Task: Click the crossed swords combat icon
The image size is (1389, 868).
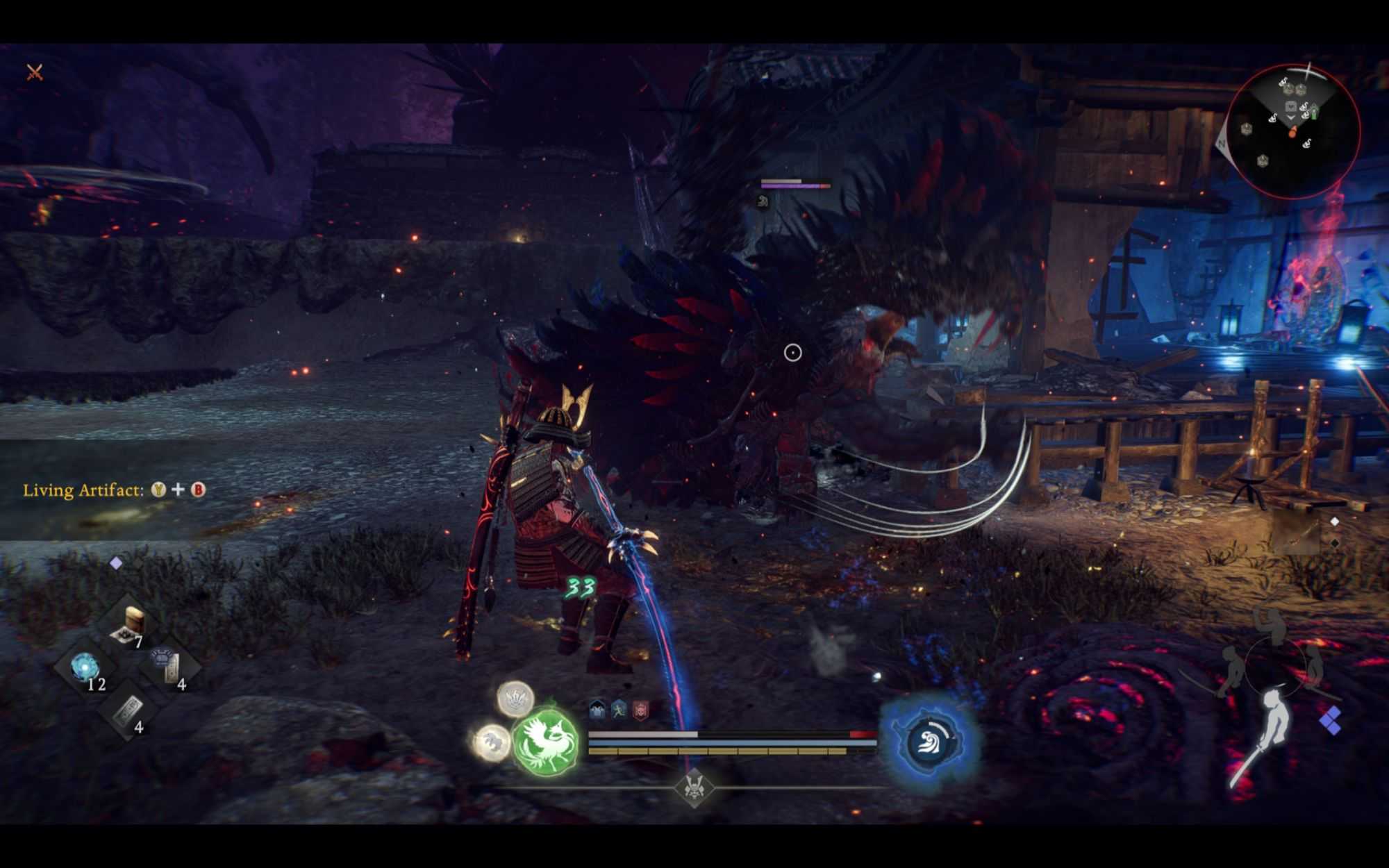Action: point(35,72)
